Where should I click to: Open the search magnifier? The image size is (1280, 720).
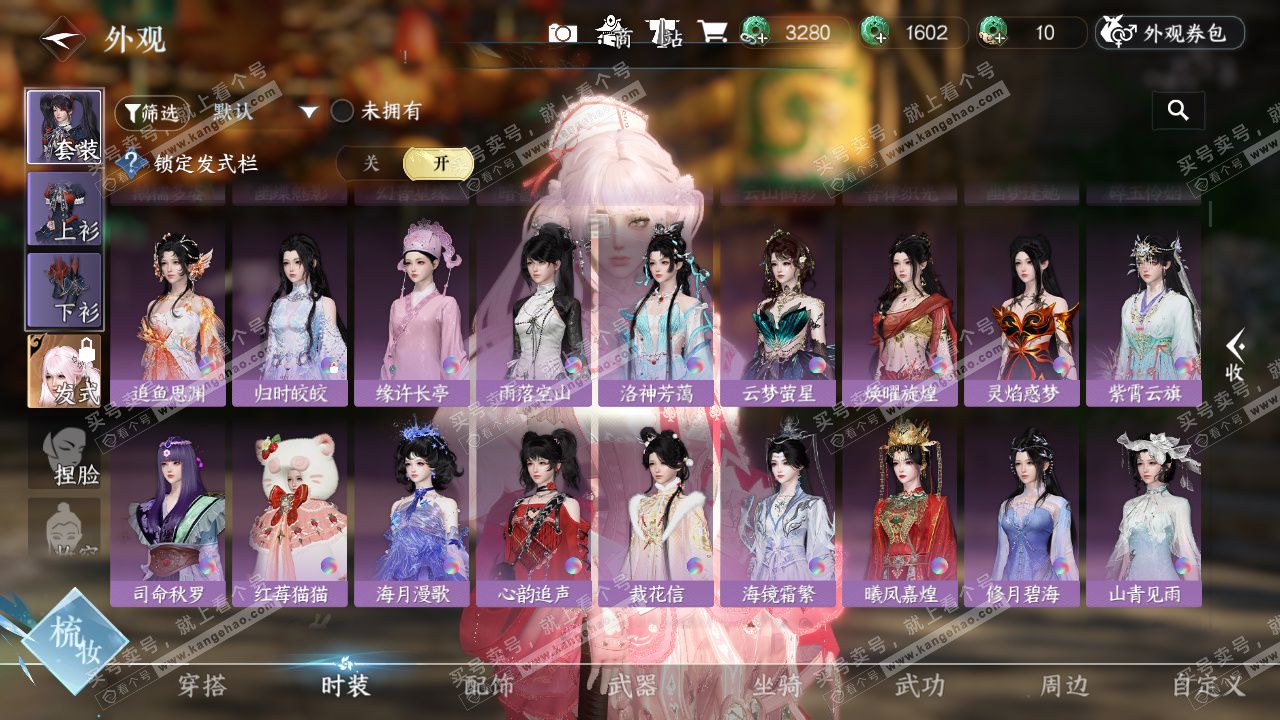pos(1178,111)
